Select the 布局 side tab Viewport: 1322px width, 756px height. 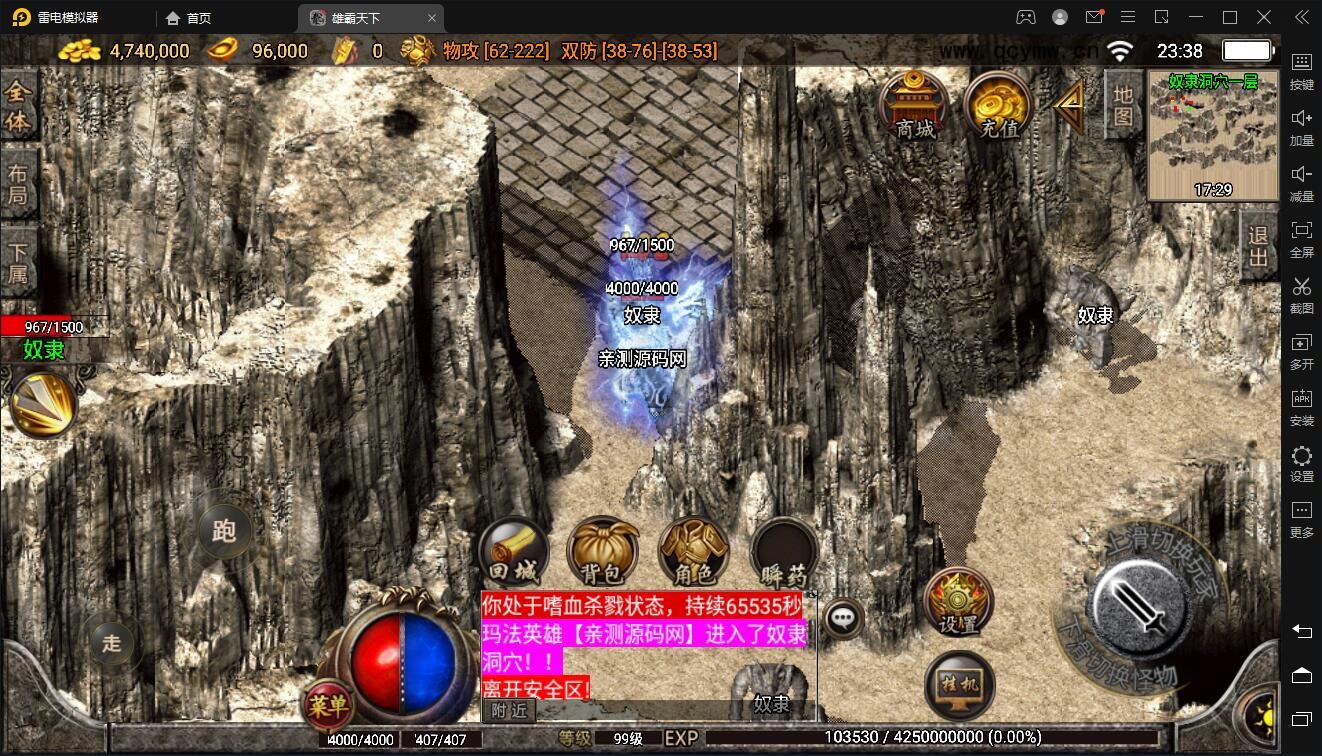coord(18,184)
